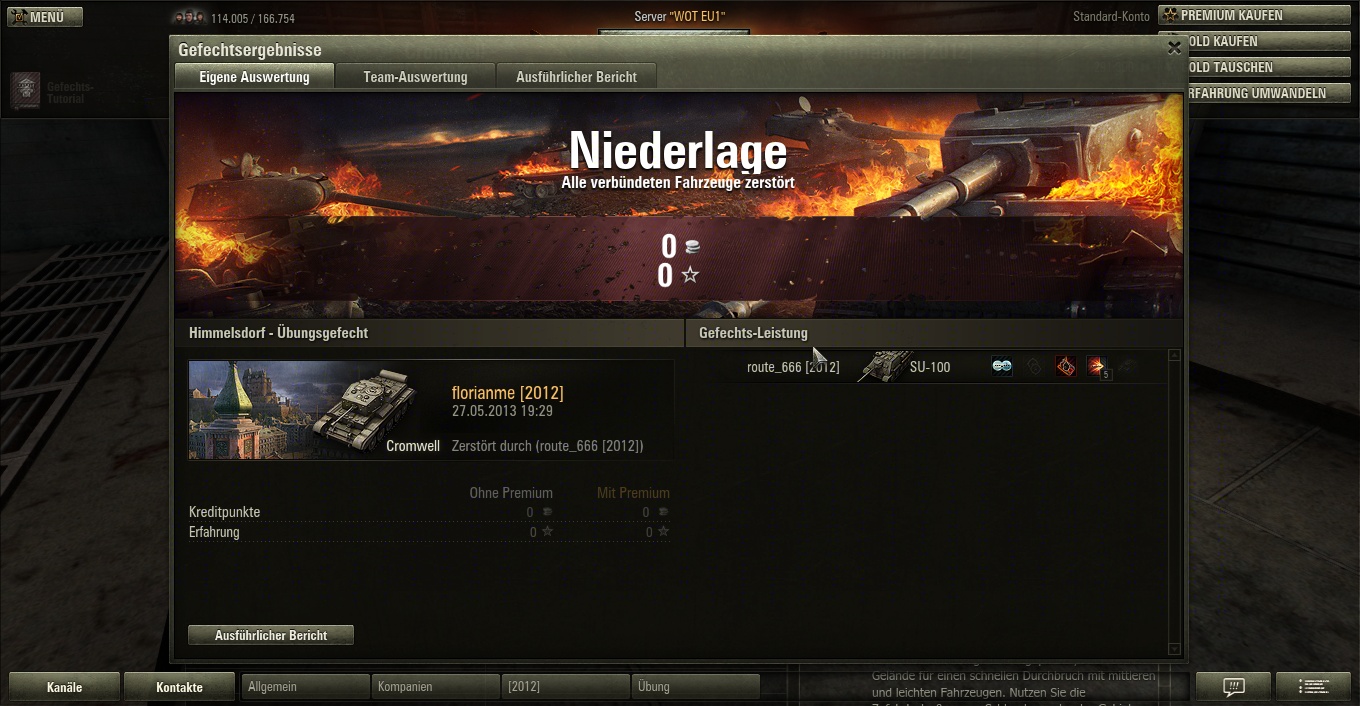Switch to the Ausführlicher Bericht tab
Image resolution: width=1360 pixels, height=706 pixels.
(x=576, y=77)
